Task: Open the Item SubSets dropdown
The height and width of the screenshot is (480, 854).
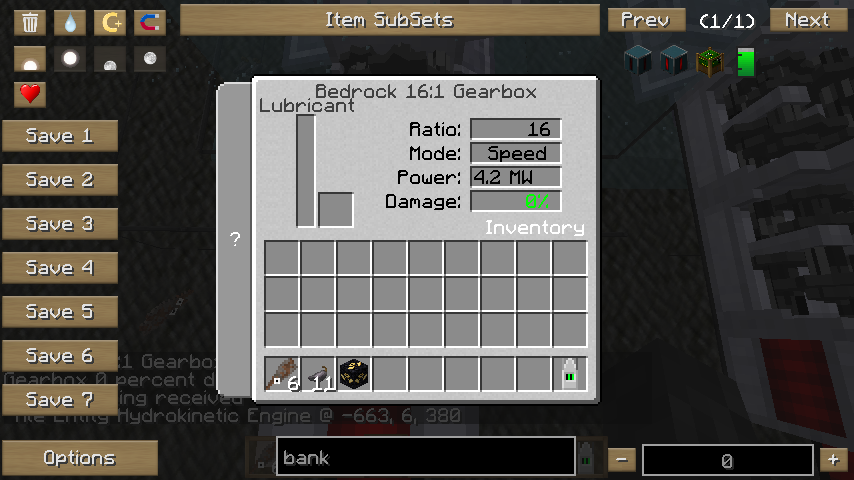Action: tap(389, 20)
